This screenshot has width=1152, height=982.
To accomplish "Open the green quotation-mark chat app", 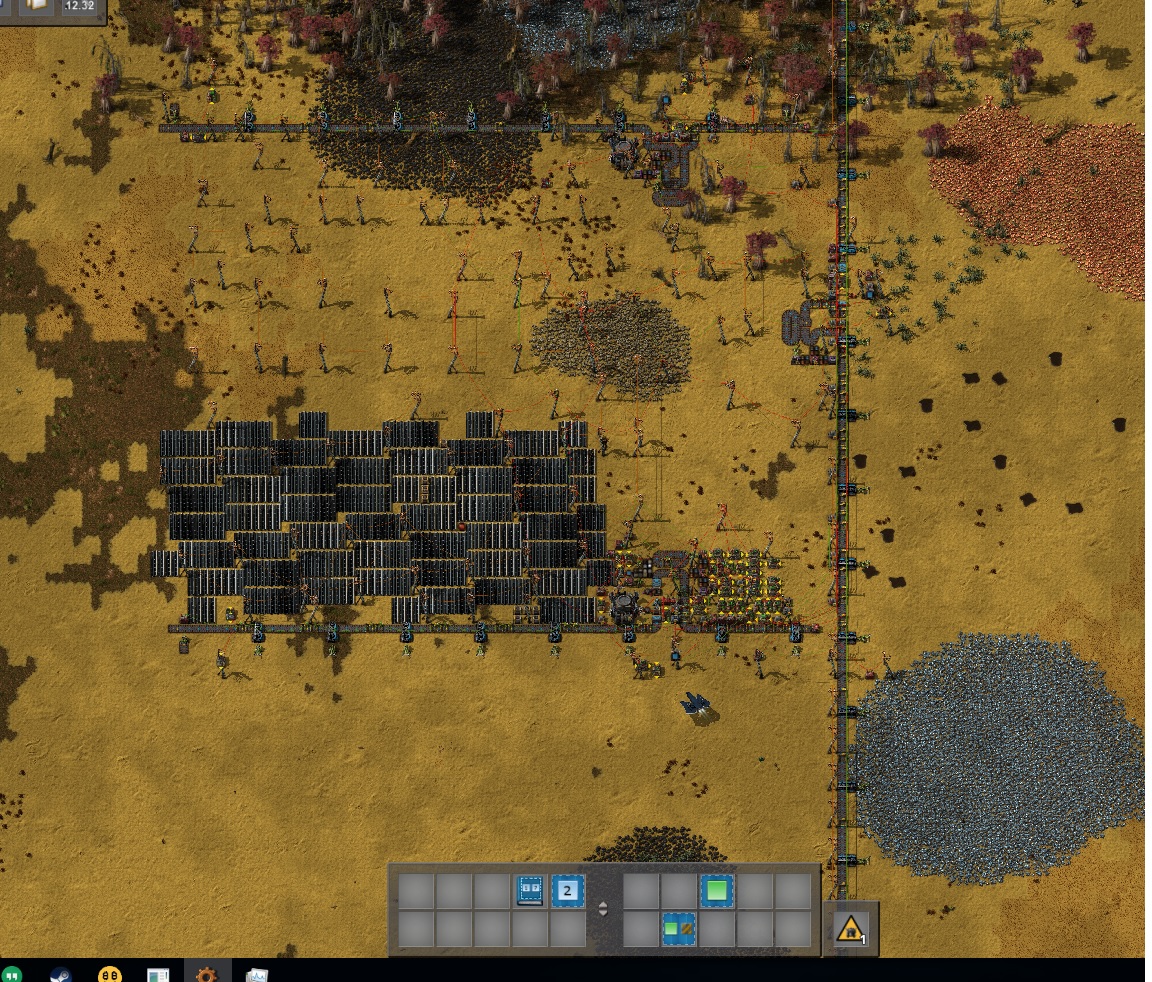I will (12, 974).
